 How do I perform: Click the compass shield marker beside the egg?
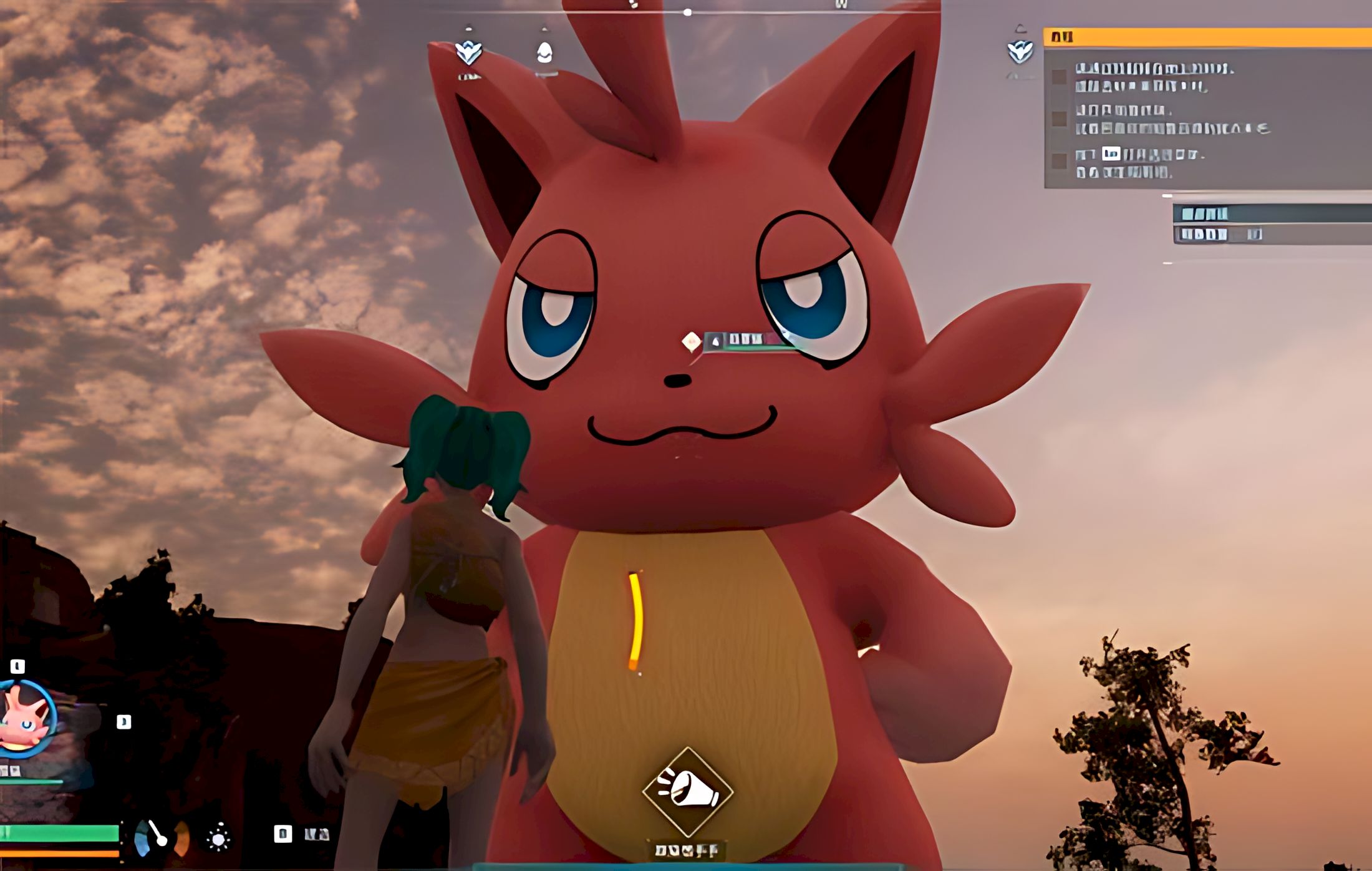[468, 52]
